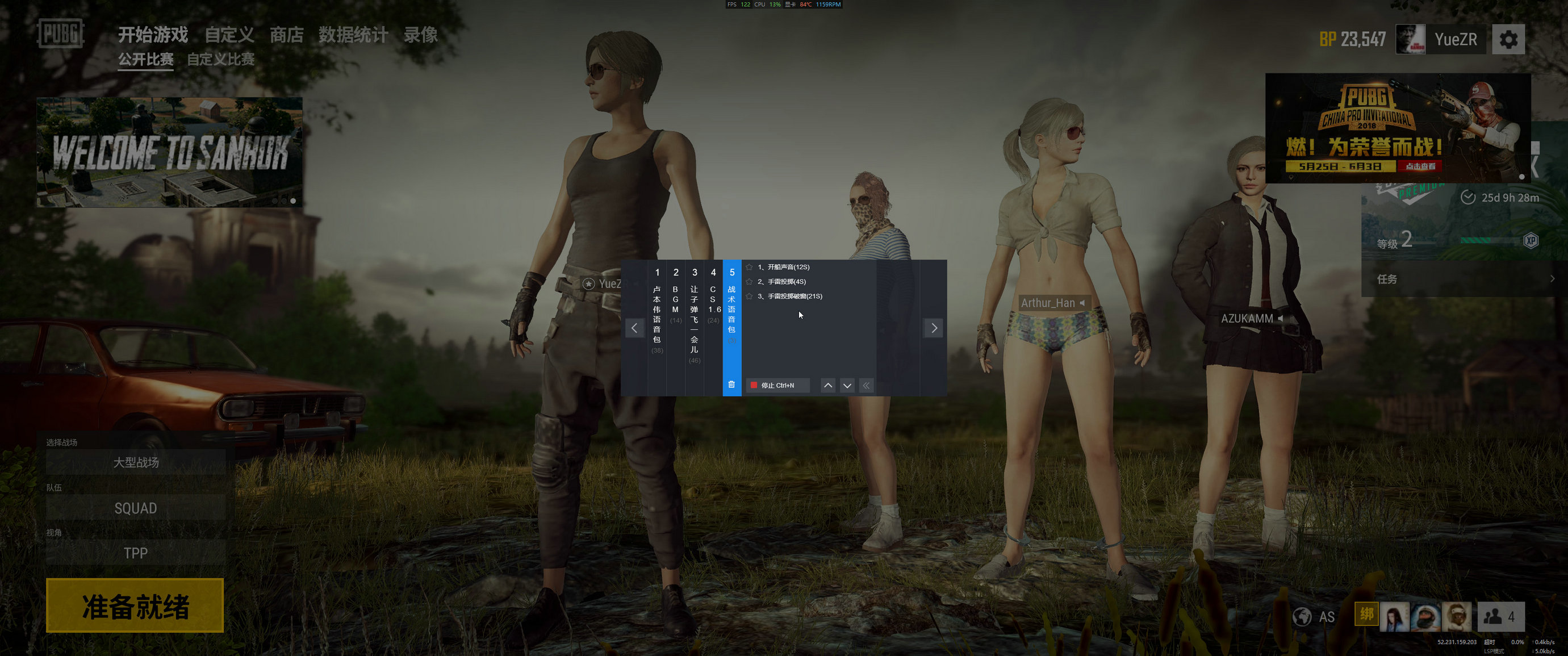The height and width of the screenshot is (656, 1568).
Task: Stop playback with the 停止 button
Action: pos(777,385)
